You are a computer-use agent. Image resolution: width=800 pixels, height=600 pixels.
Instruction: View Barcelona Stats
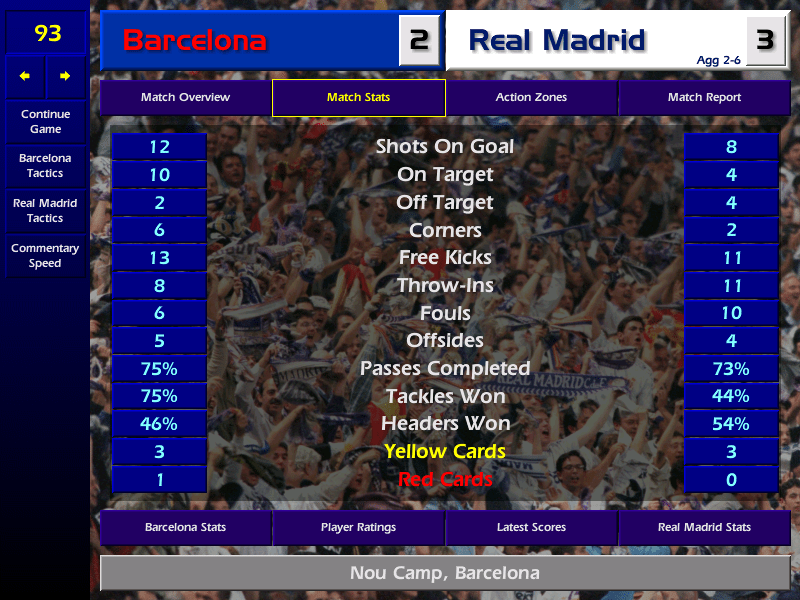185,527
